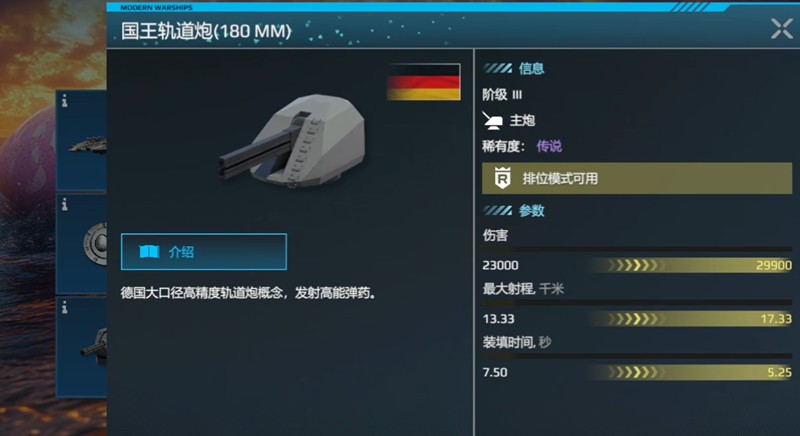The width and height of the screenshot is (800, 436).
Task: Select the circular item thumbnail on the left
Action: (x=84, y=243)
